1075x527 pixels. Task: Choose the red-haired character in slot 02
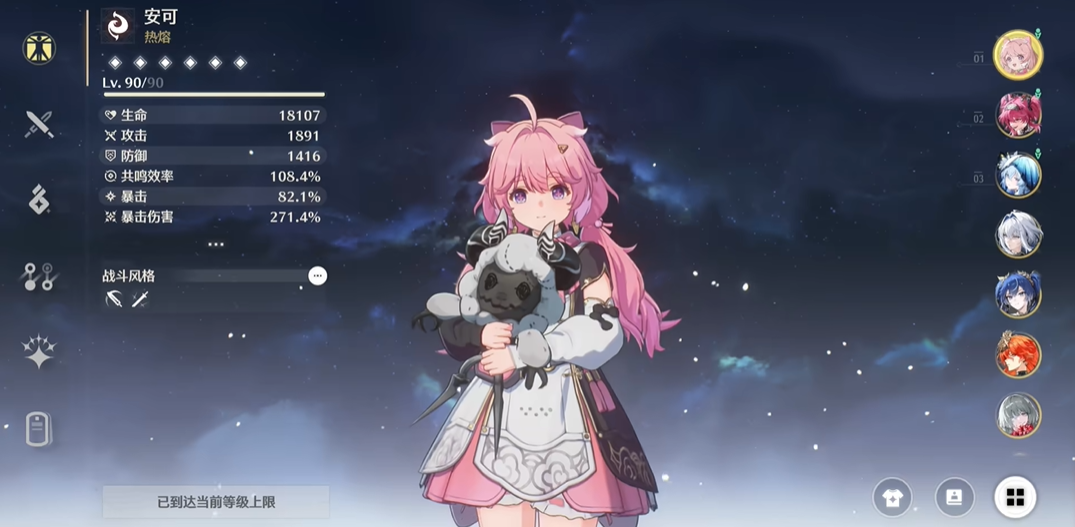(1018, 115)
